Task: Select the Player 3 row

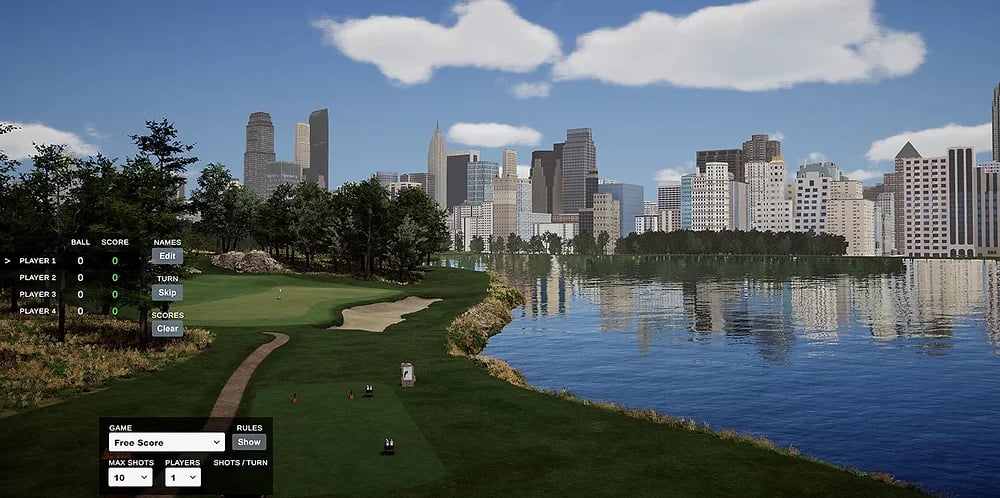Action: click(x=38, y=294)
